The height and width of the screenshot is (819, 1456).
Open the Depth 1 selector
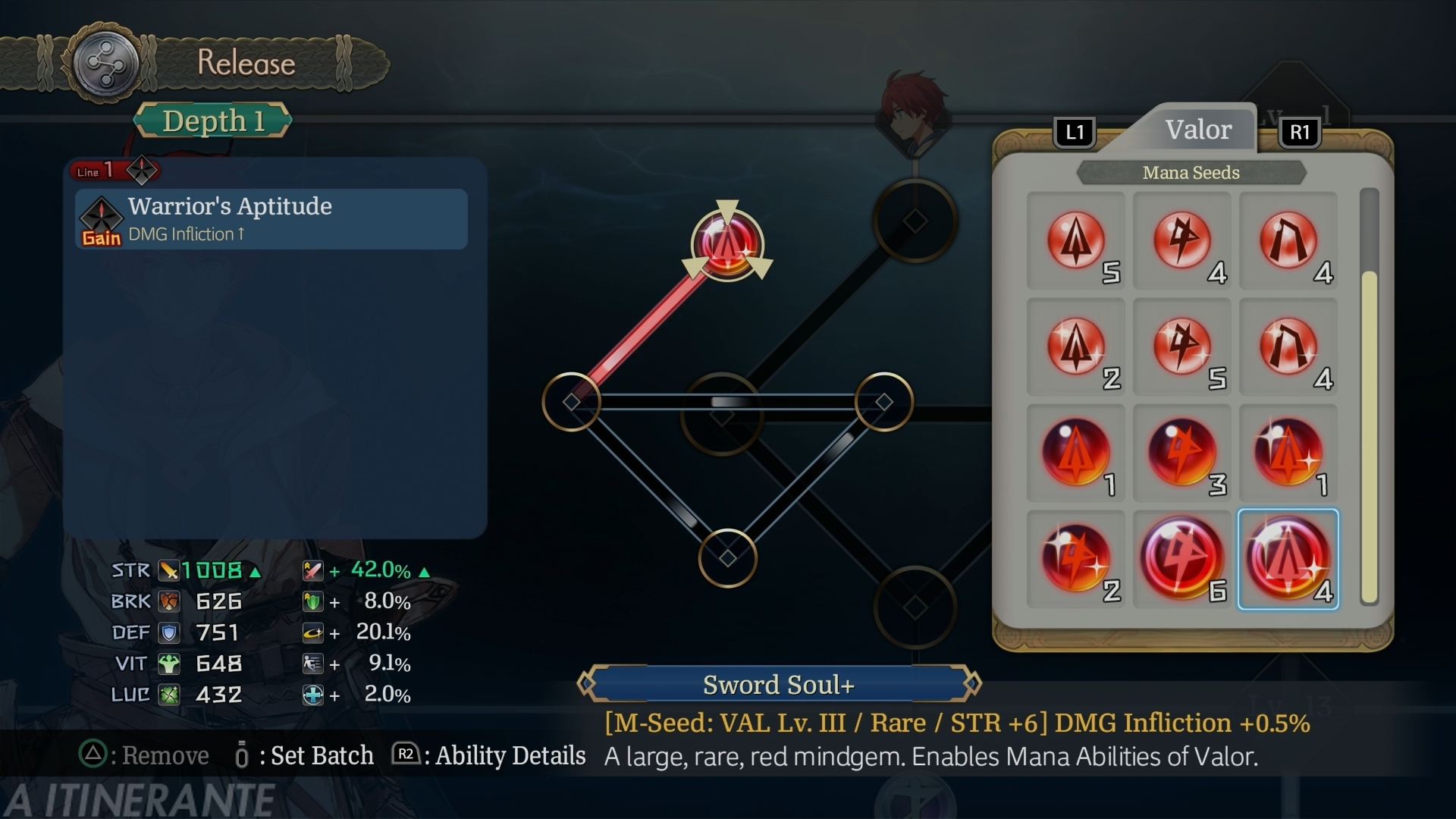click(212, 121)
